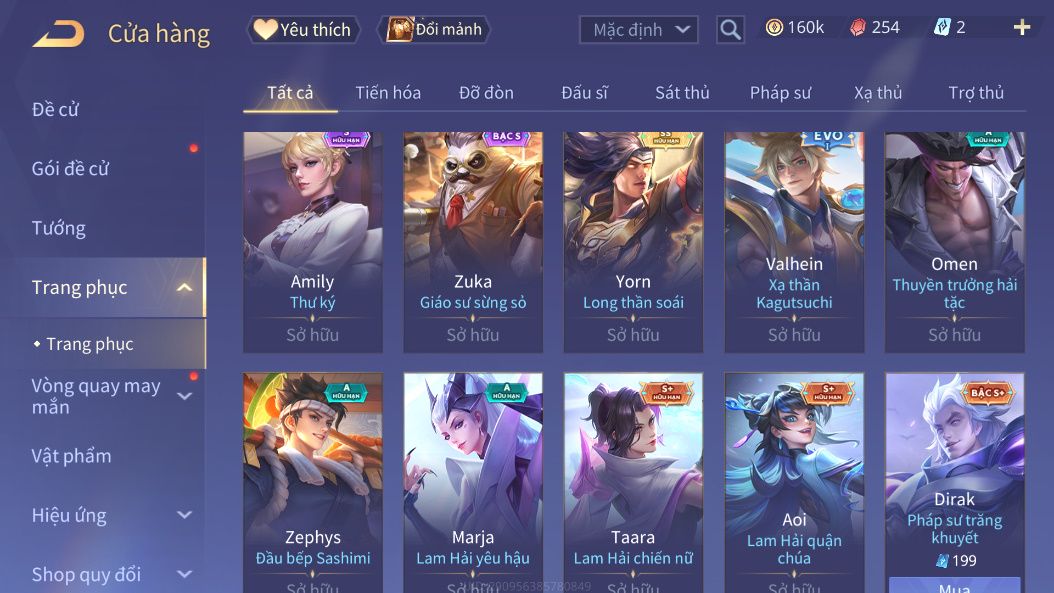View the Xạ thủ tab
The width and height of the screenshot is (1054, 593).
[878, 93]
